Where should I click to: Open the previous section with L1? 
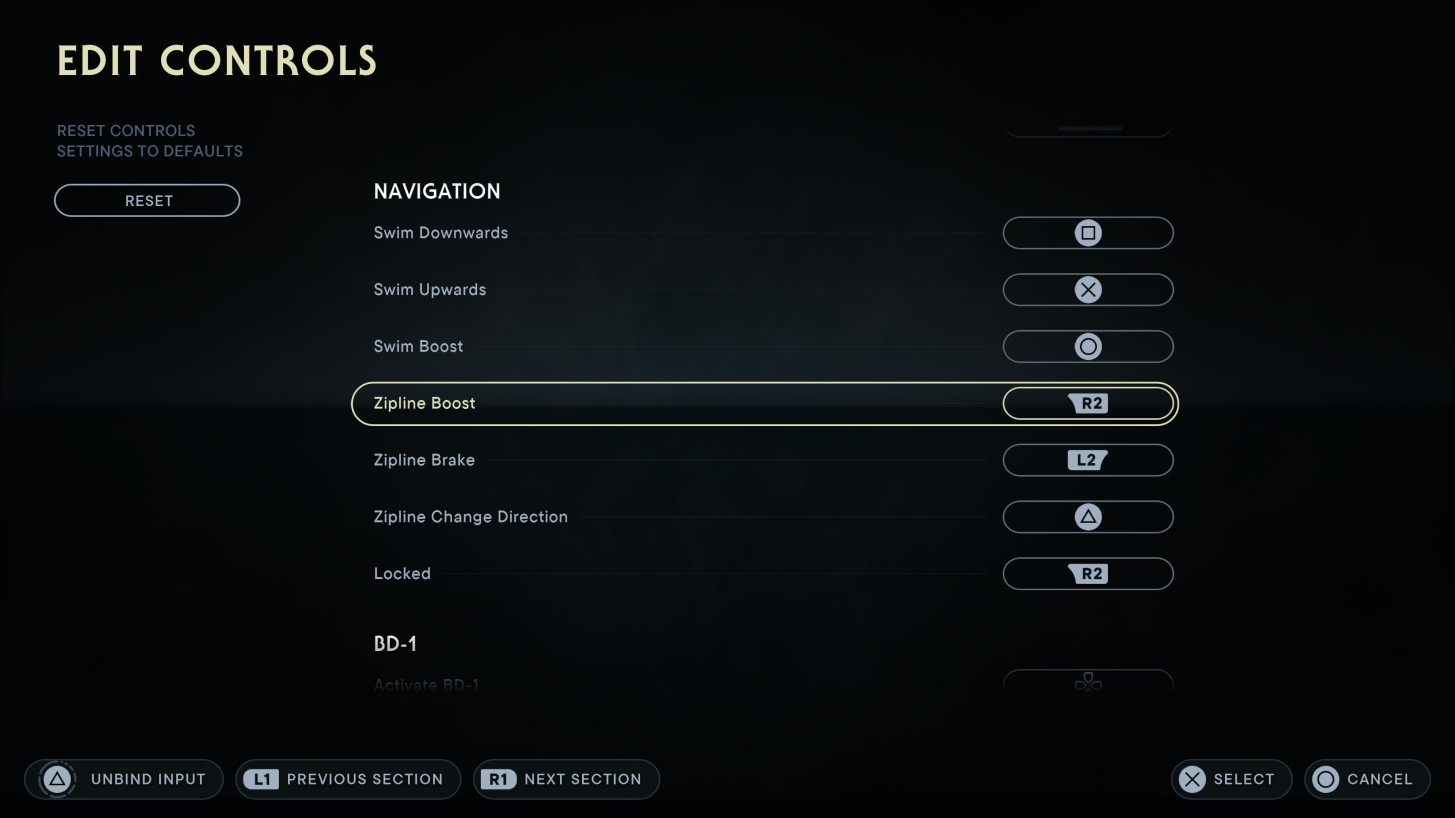(347, 779)
